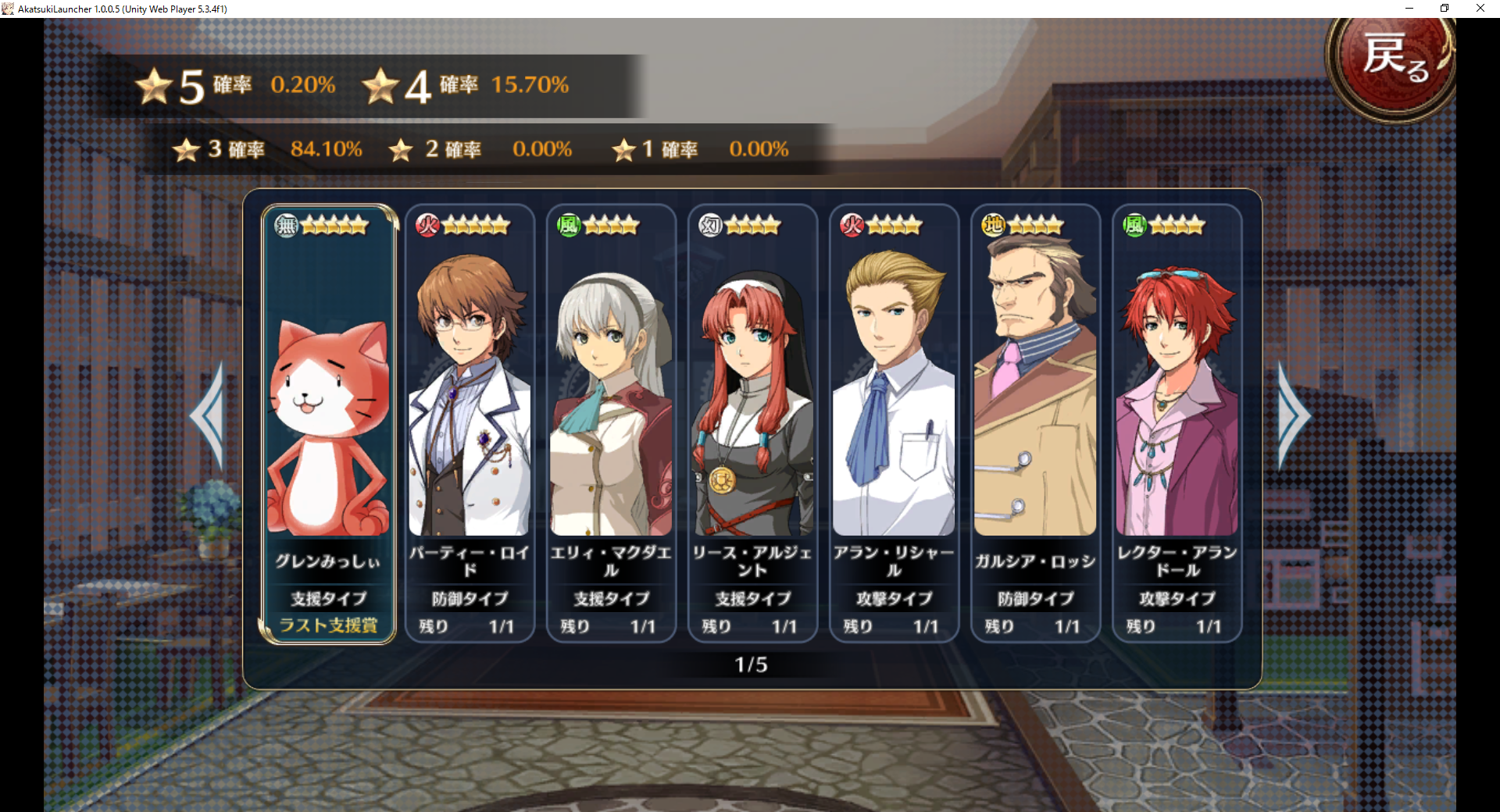Click the 火 fire element icon on ロイド card
The width and height of the screenshot is (1500, 812).
click(427, 224)
